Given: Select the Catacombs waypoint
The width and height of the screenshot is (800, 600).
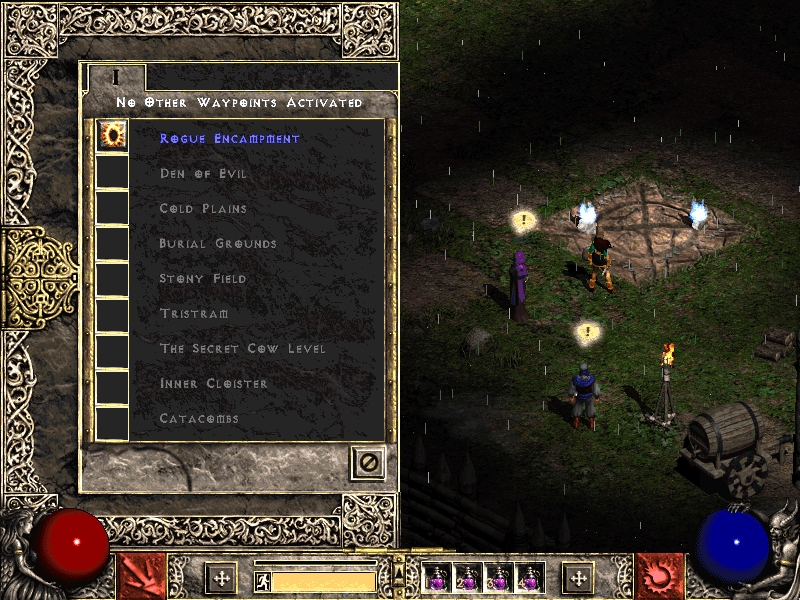Looking at the screenshot, I should pos(199,419).
